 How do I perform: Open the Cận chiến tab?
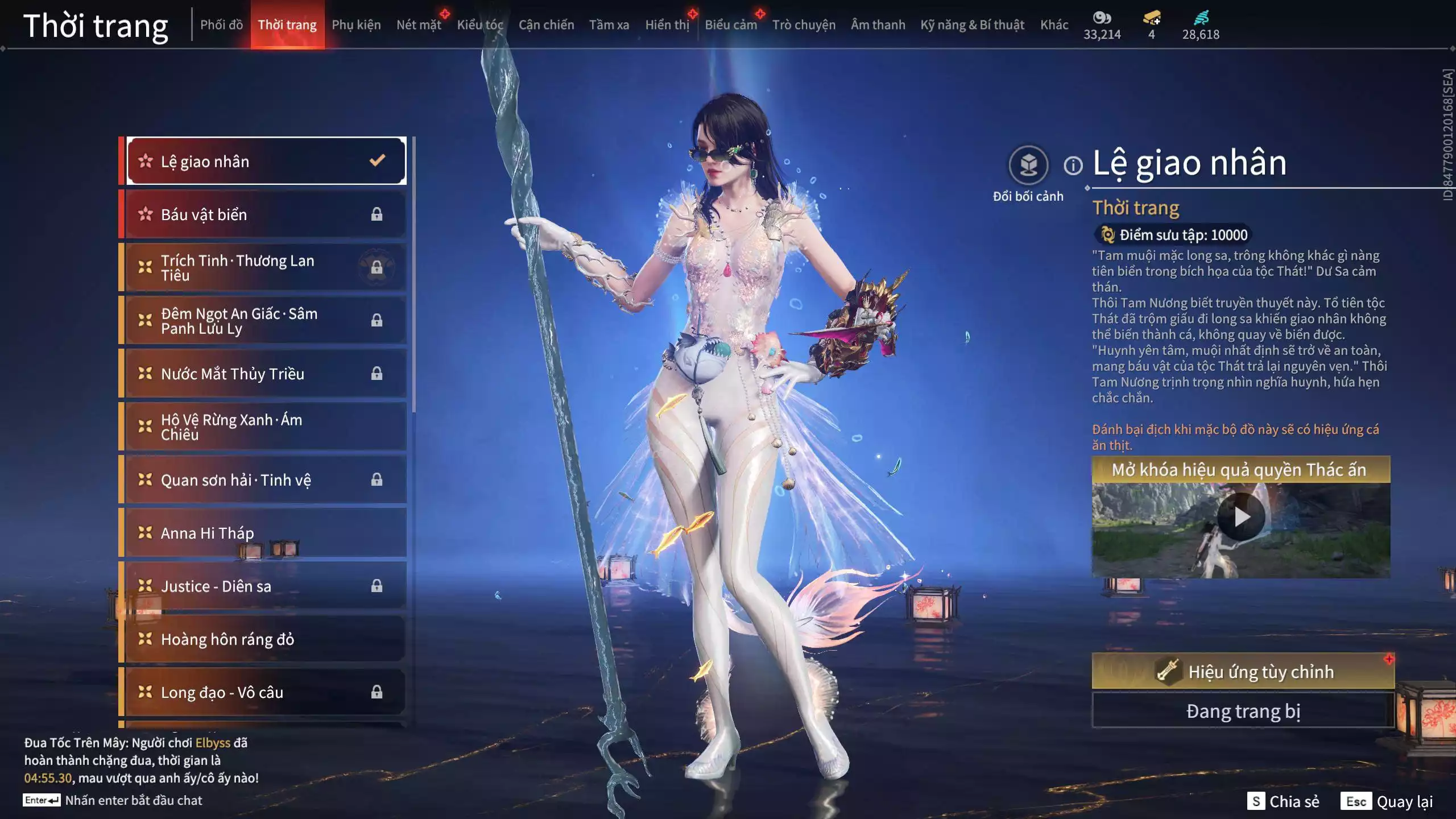point(546,25)
